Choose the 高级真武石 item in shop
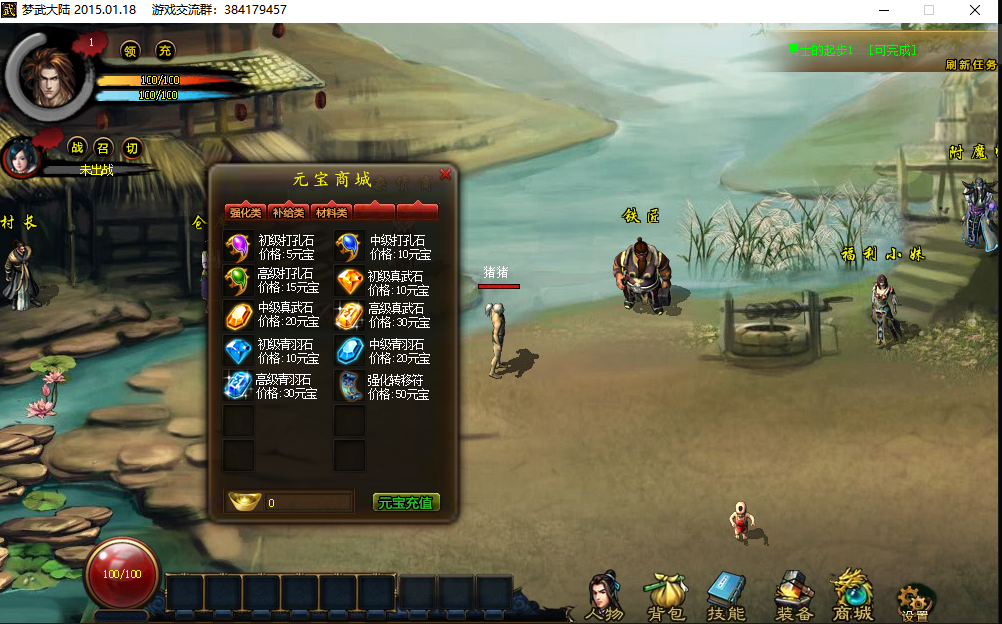The image size is (1002, 624). point(348,315)
